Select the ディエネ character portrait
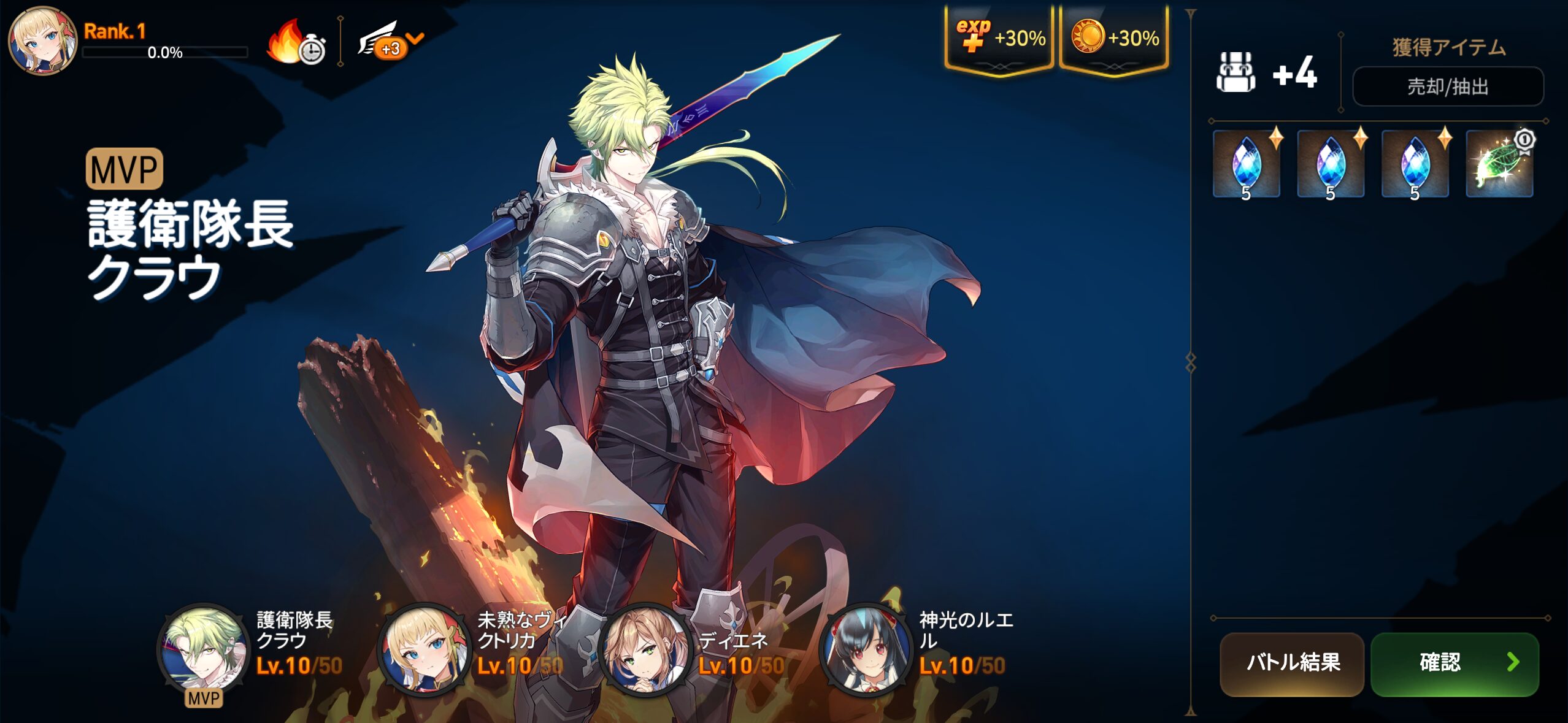 tap(644, 649)
